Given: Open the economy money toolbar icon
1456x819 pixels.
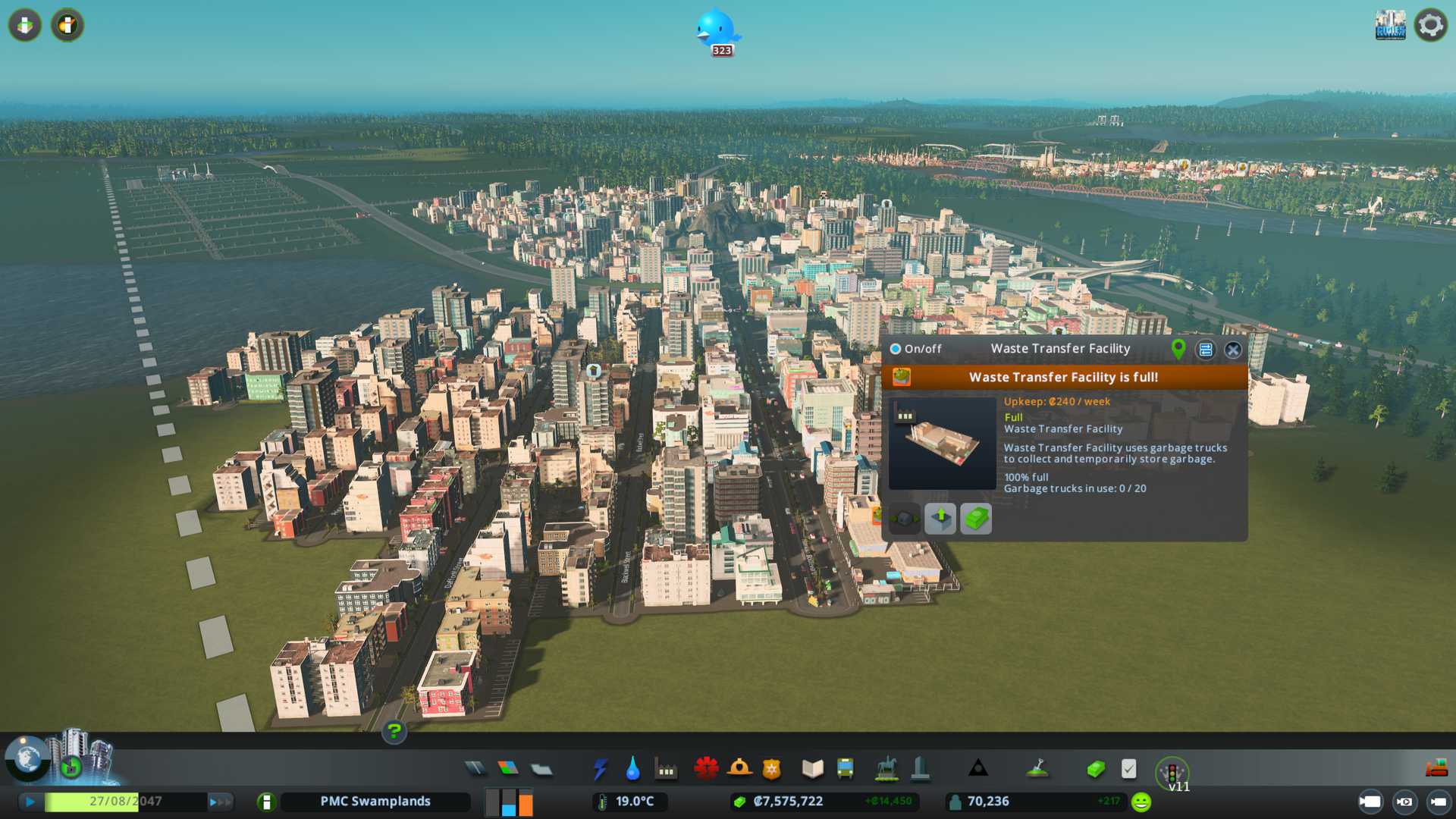Looking at the screenshot, I should 1096,770.
